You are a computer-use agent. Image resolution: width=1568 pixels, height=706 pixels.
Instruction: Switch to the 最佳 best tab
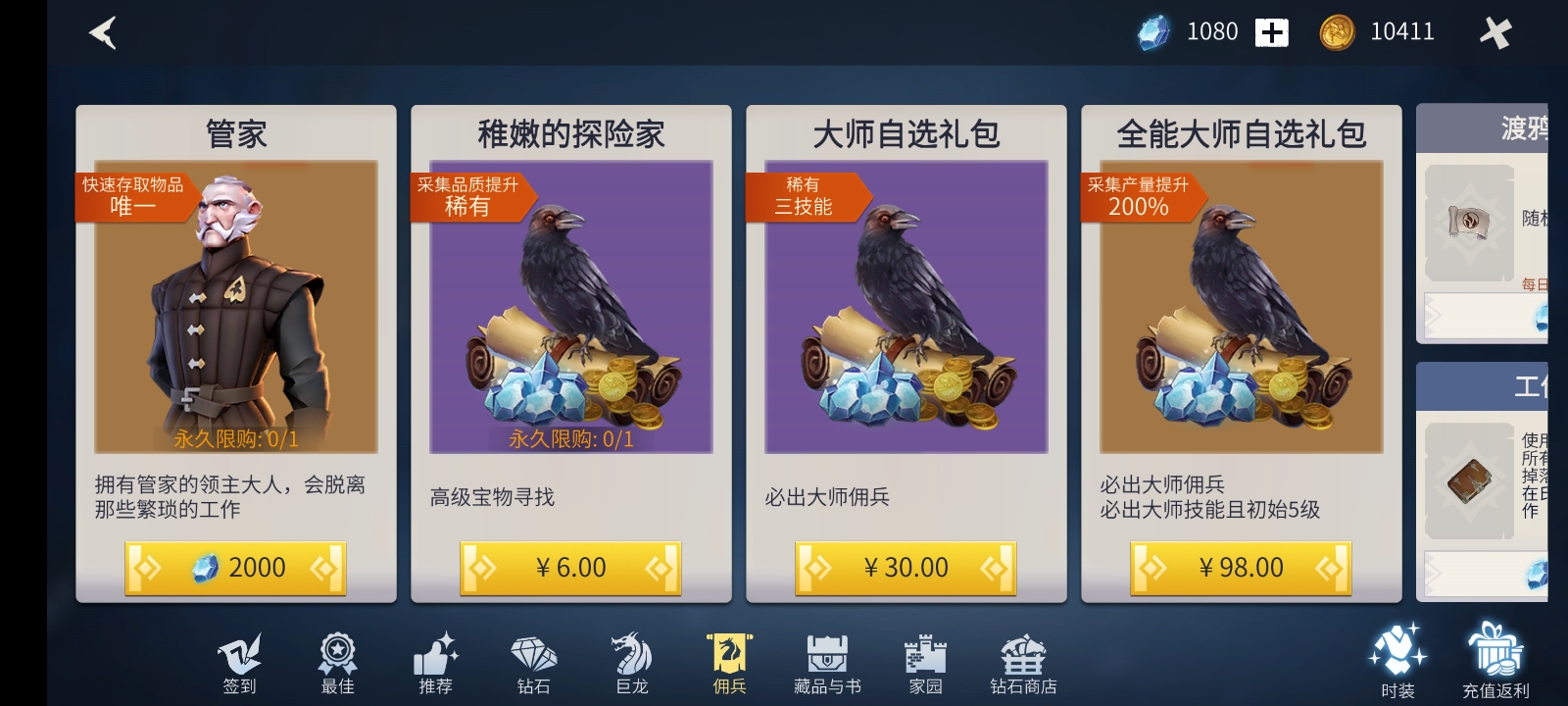click(x=337, y=662)
